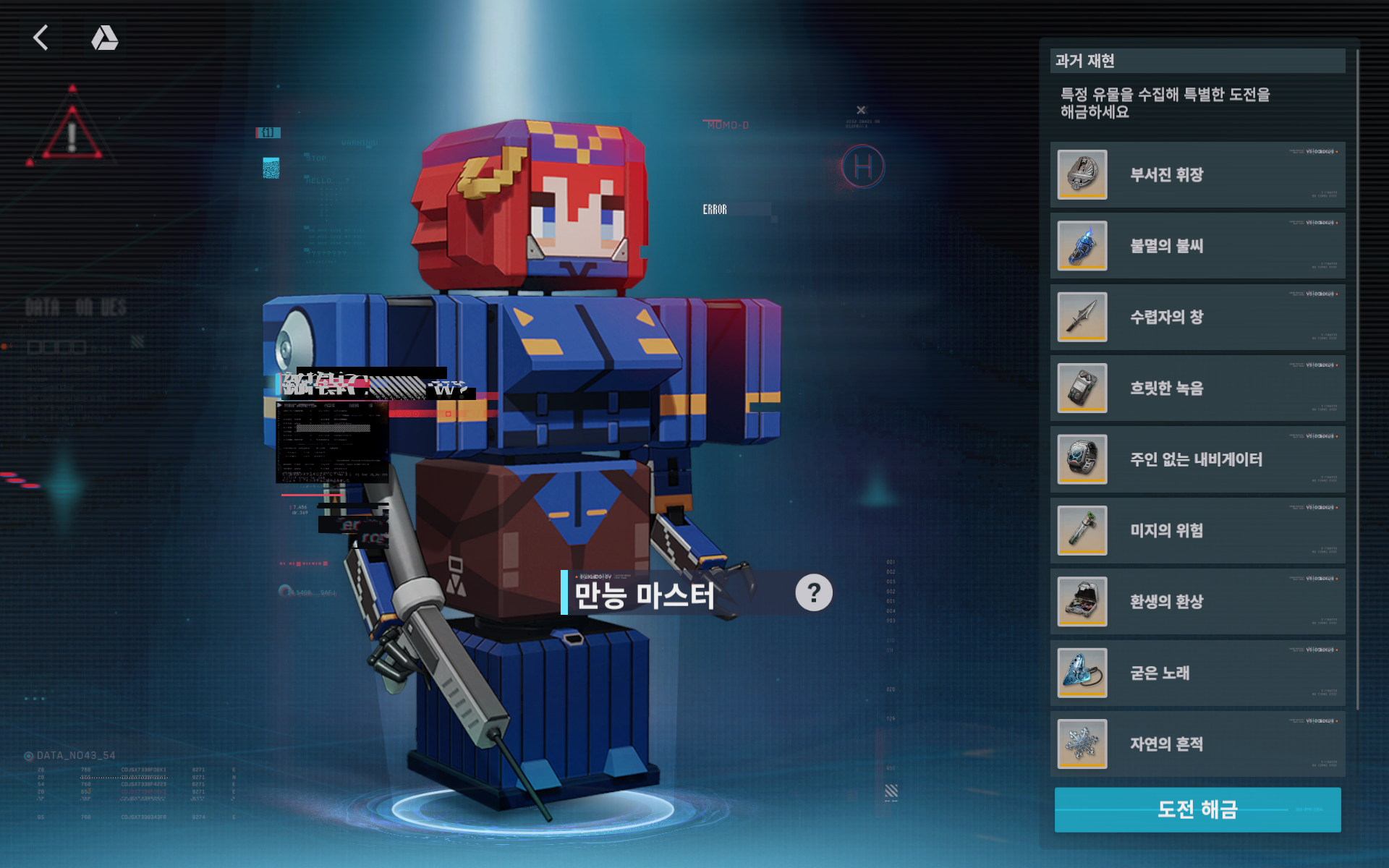1389x868 pixels.
Task: Pick the 굳은 노래 relic row
Action: point(1197,673)
